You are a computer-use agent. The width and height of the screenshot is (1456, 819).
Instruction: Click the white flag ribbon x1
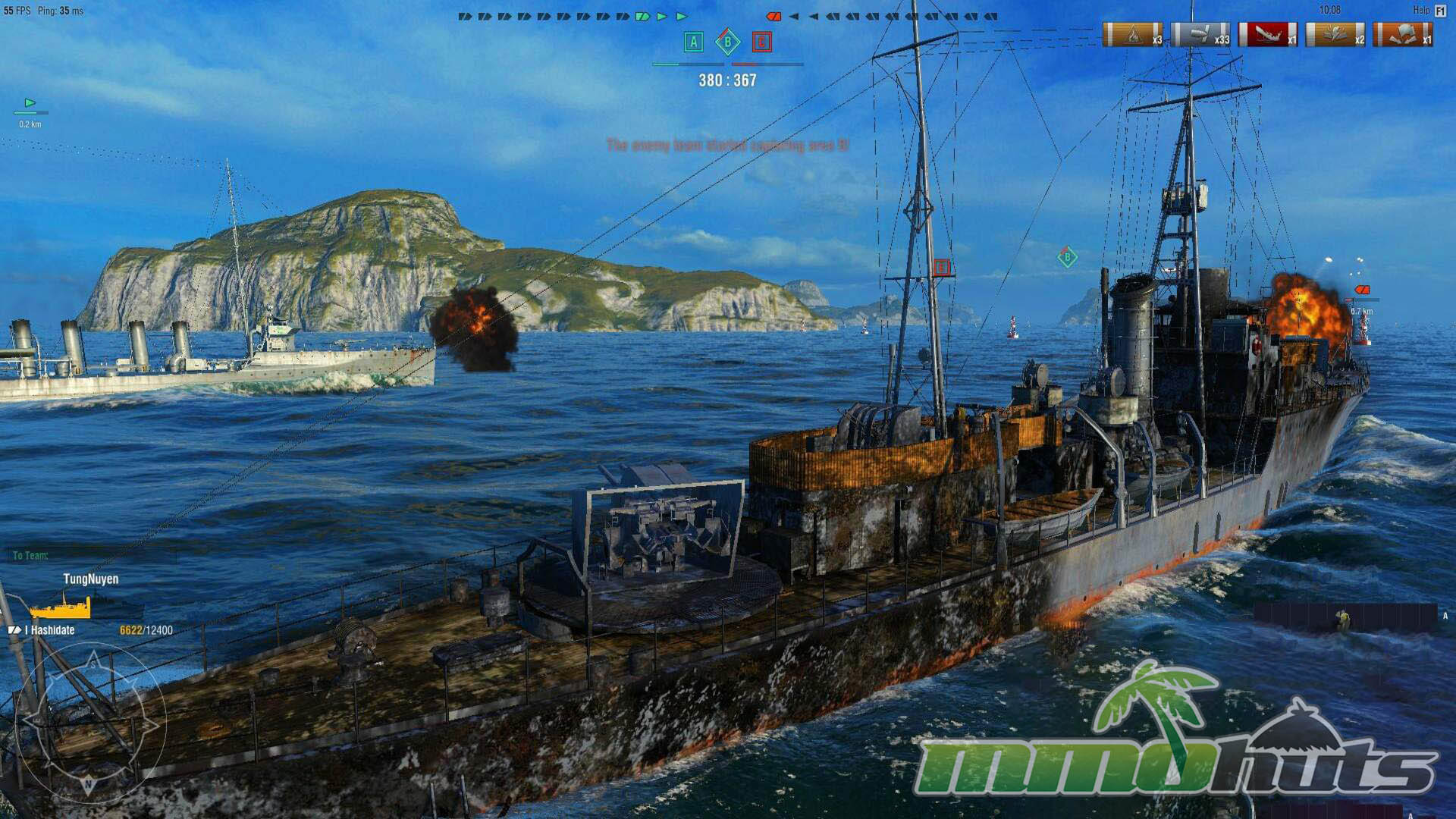pyautogui.click(x=1402, y=35)
